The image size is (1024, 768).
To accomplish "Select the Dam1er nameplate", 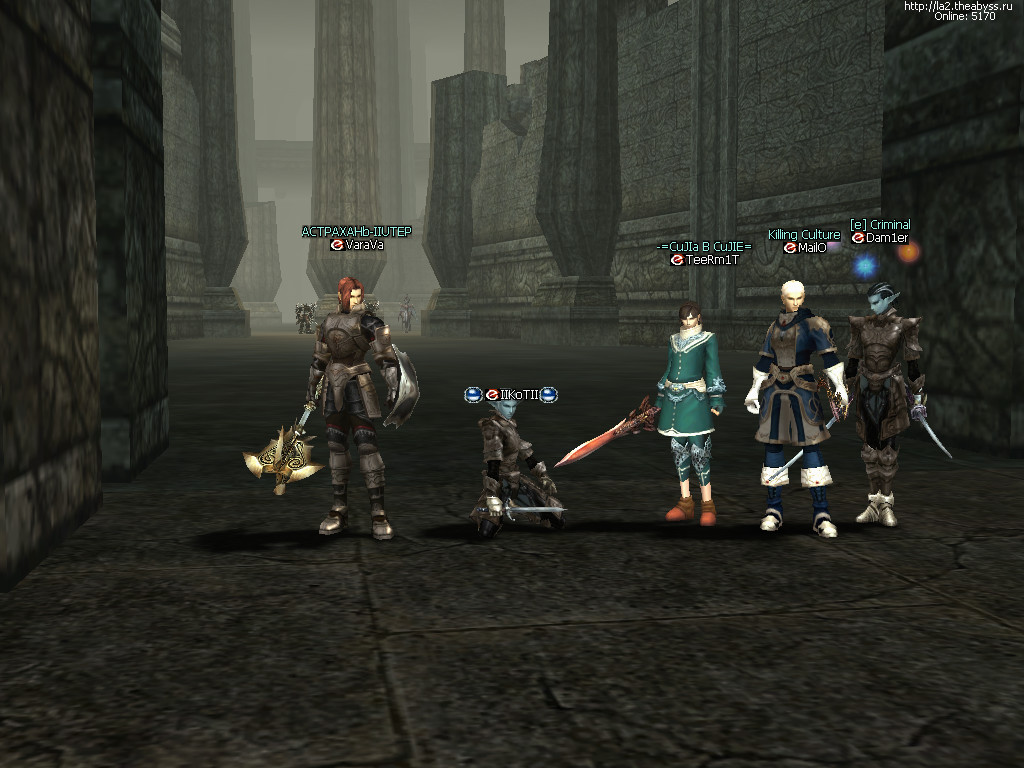I will click(x=887, y=238).
